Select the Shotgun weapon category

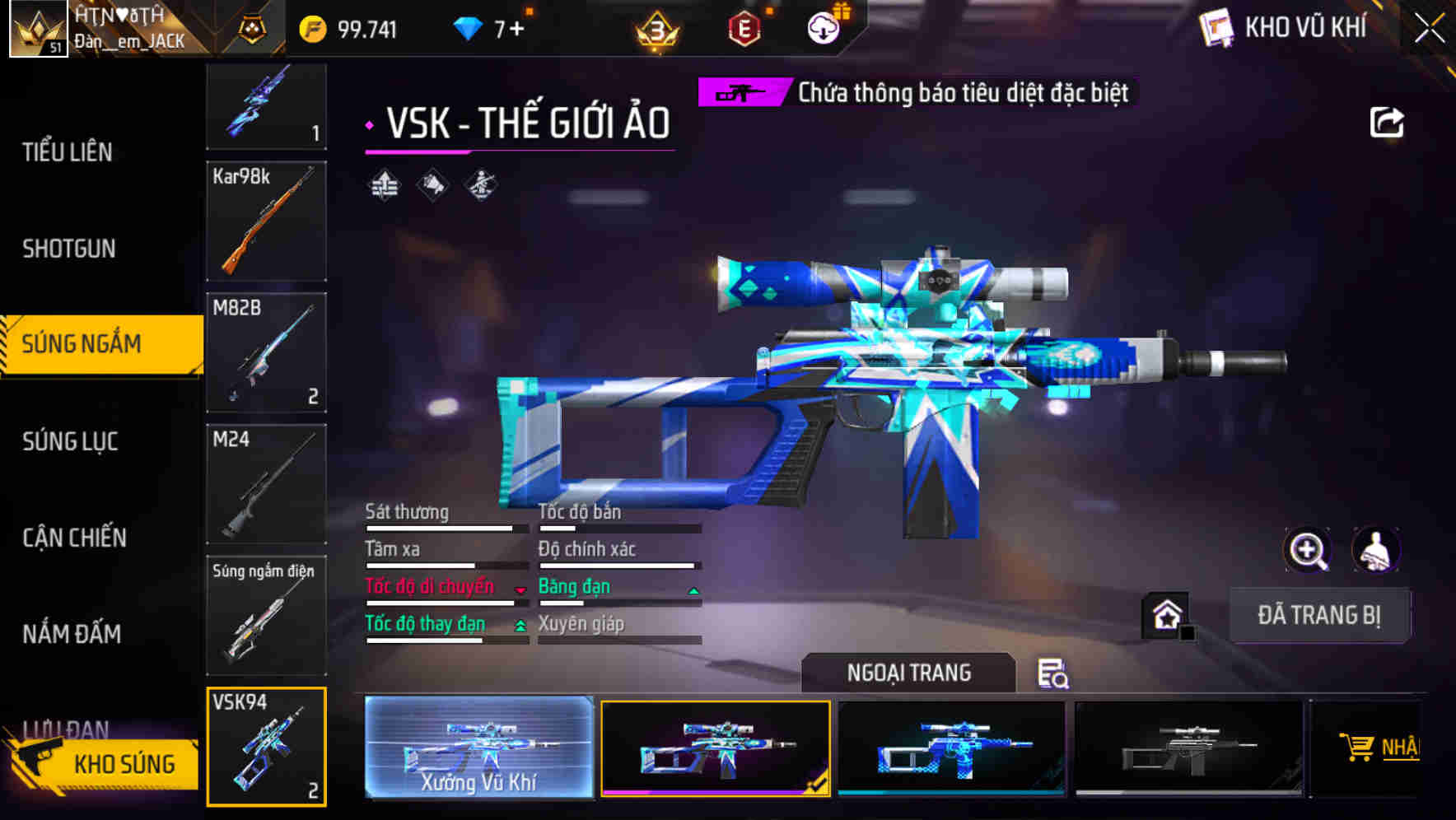[x=69, y=249]
